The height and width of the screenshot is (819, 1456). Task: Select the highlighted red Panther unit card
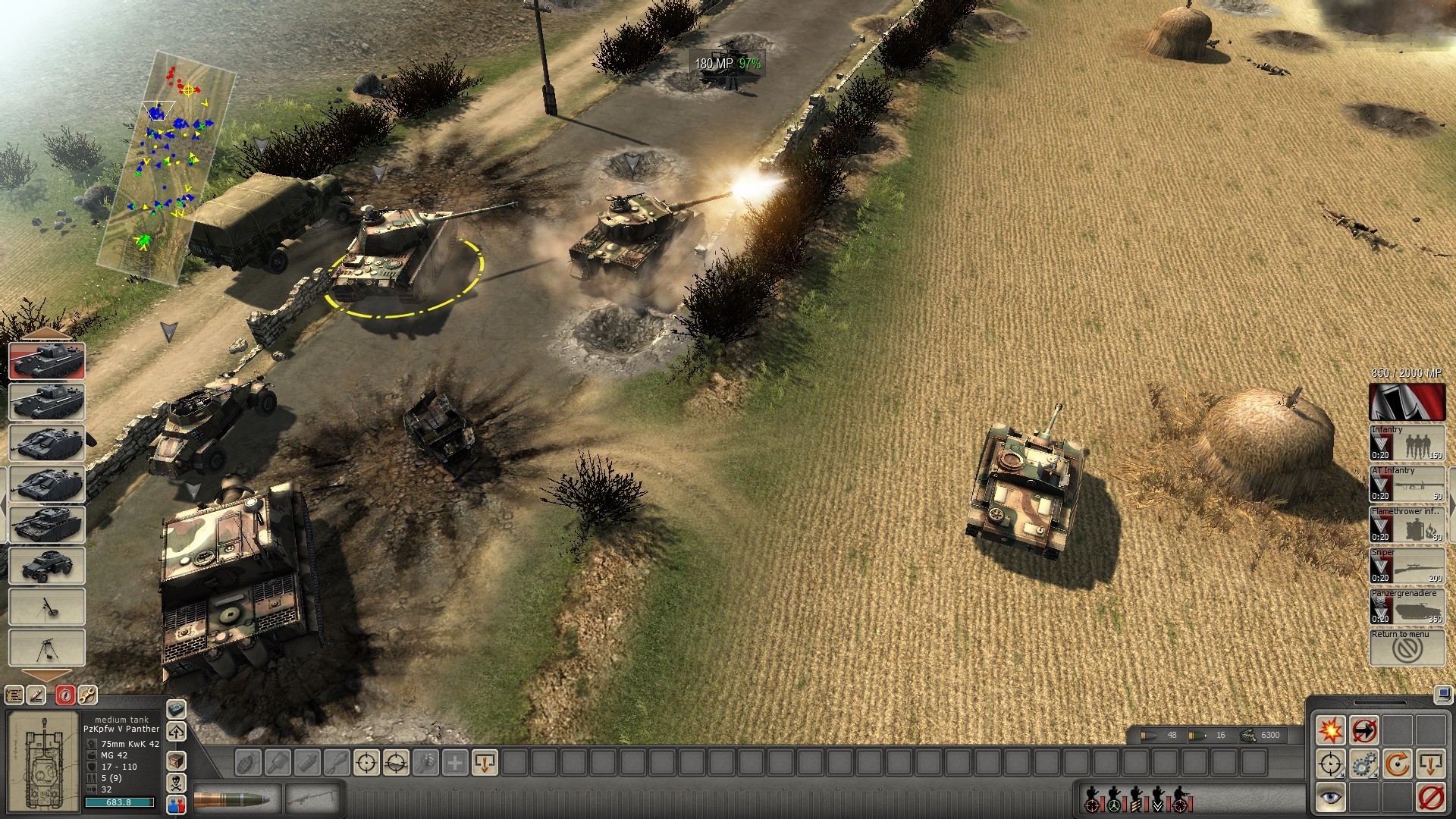tap(47, 360)
